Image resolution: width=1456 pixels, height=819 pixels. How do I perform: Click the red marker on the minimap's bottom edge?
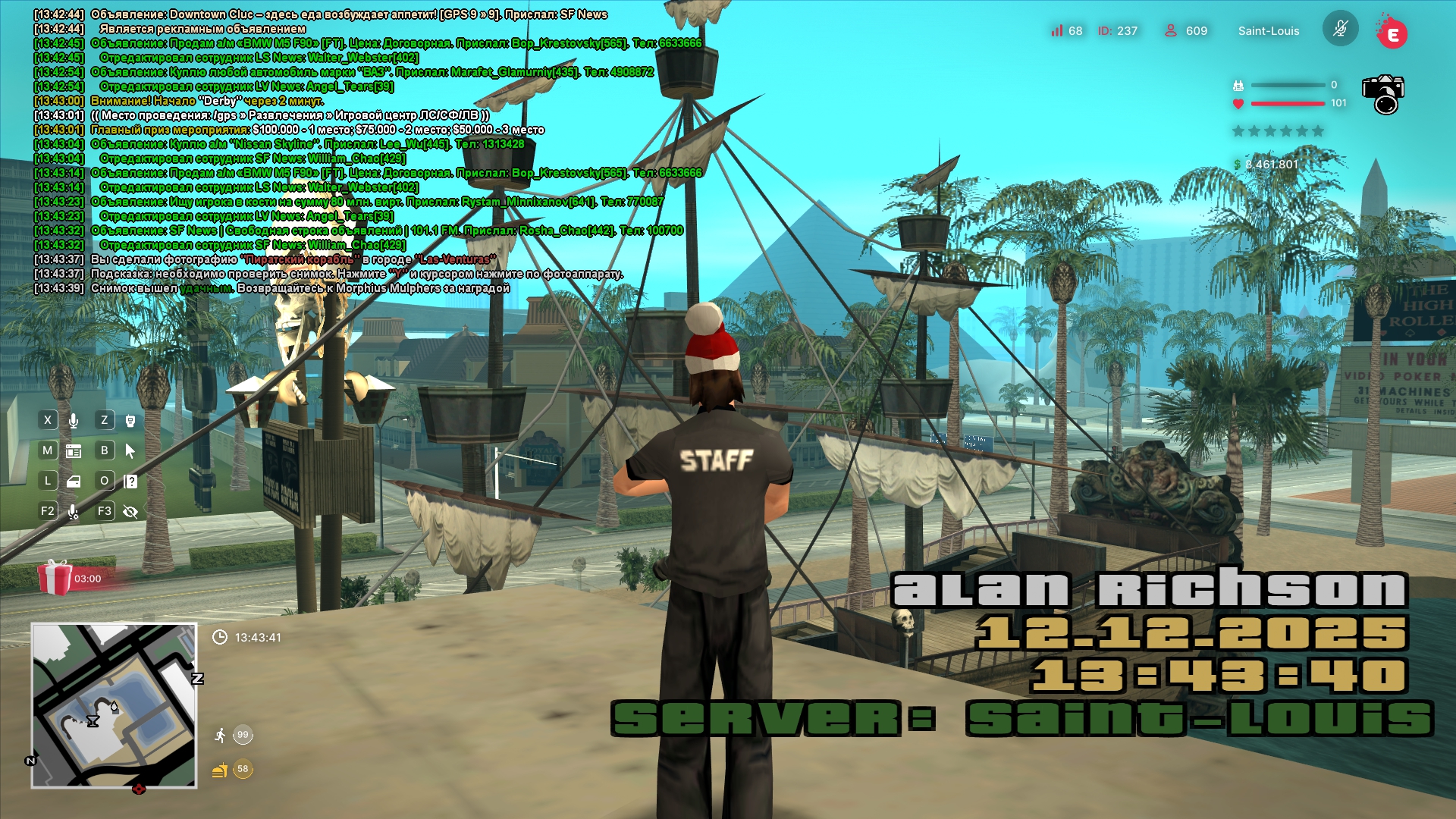(139, 789)
